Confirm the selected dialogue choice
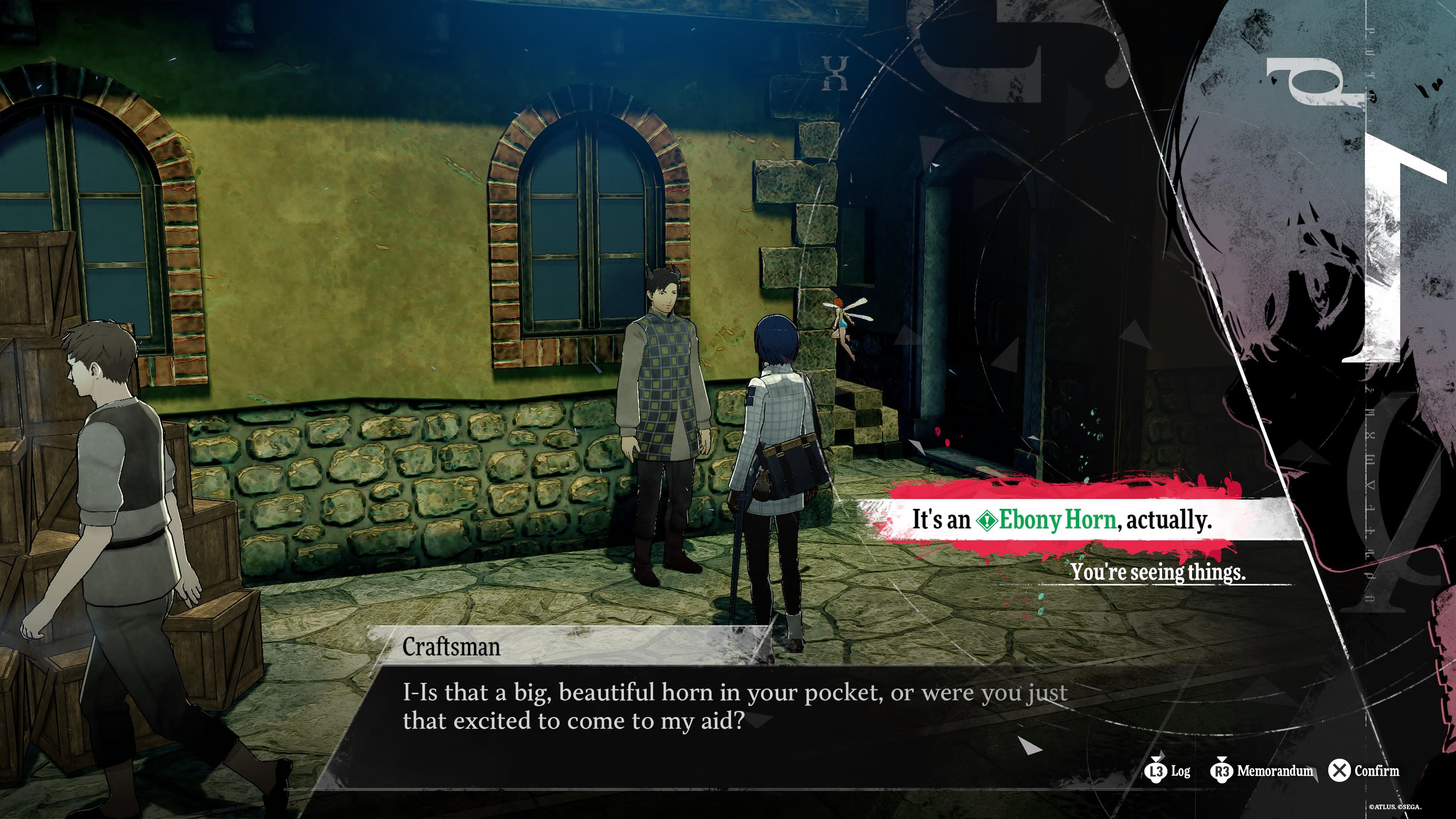The width and height of the screenshot is (1456, 819). tap(1364, 770)
